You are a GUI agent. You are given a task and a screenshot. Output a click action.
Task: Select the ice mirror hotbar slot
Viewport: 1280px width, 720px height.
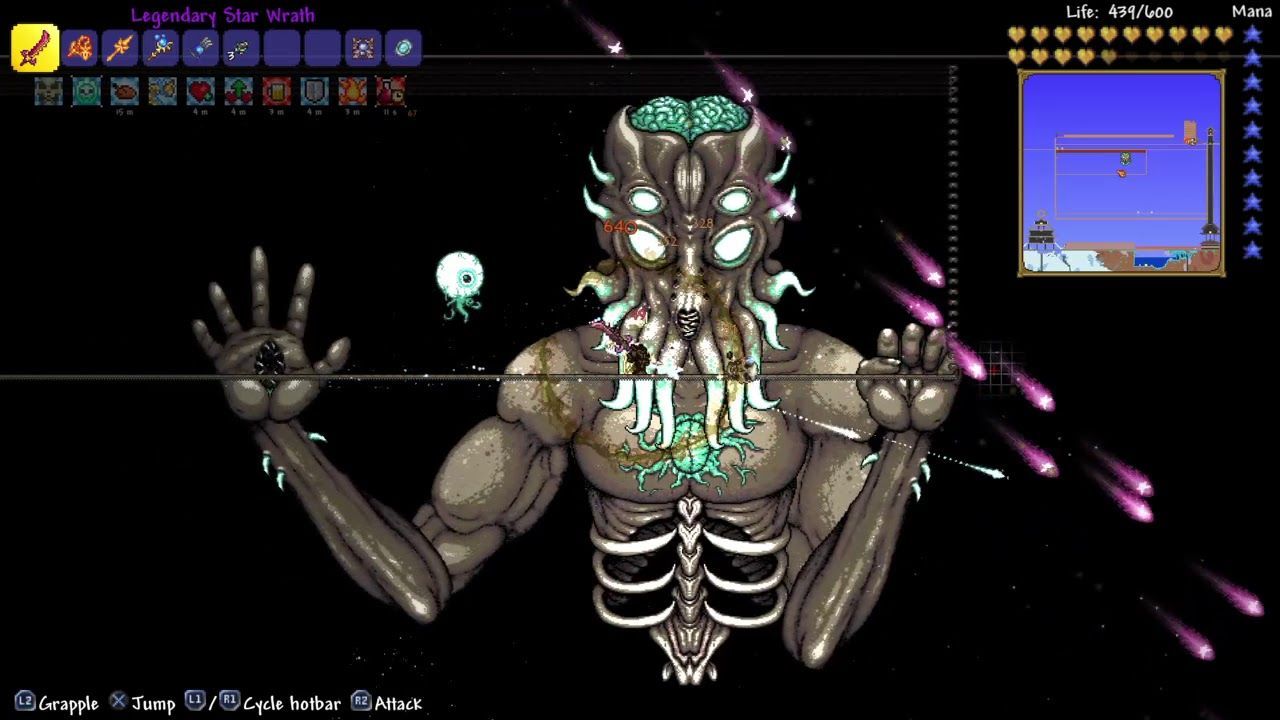click(403, 48)
